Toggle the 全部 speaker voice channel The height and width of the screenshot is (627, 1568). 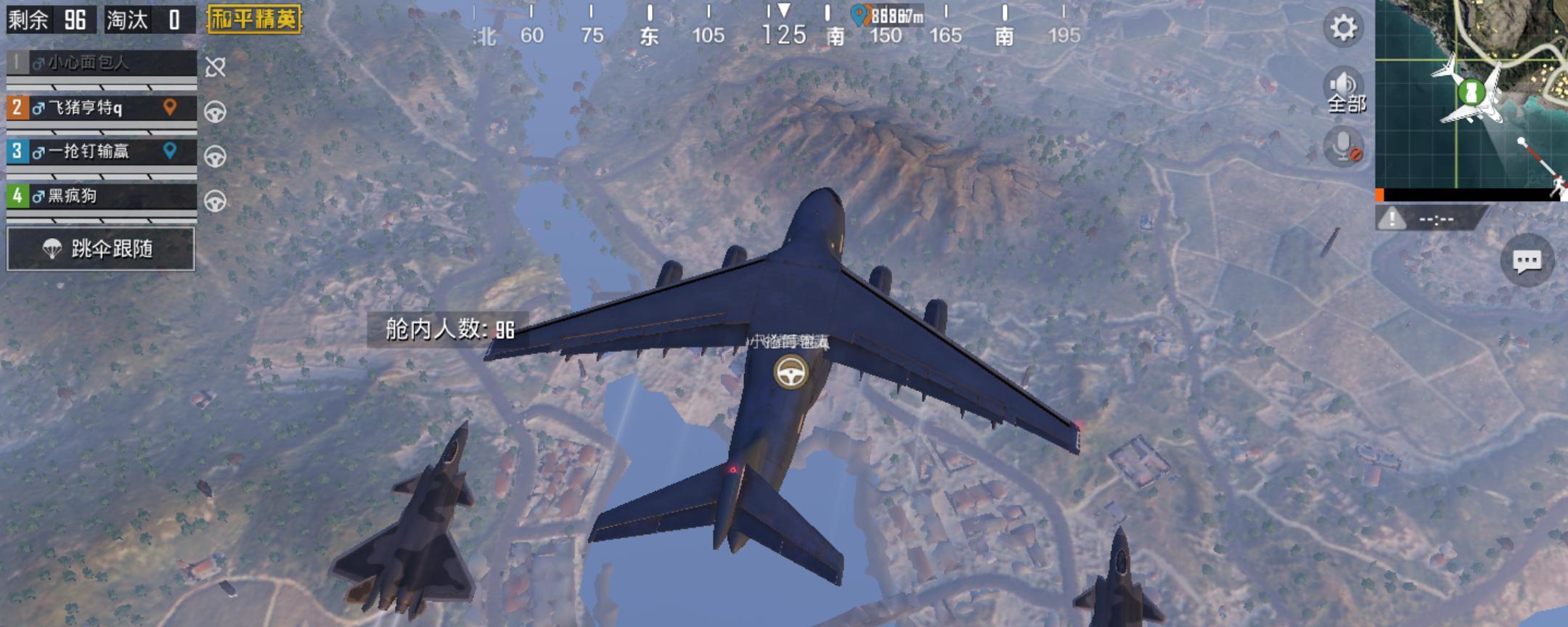(1345, 91)
